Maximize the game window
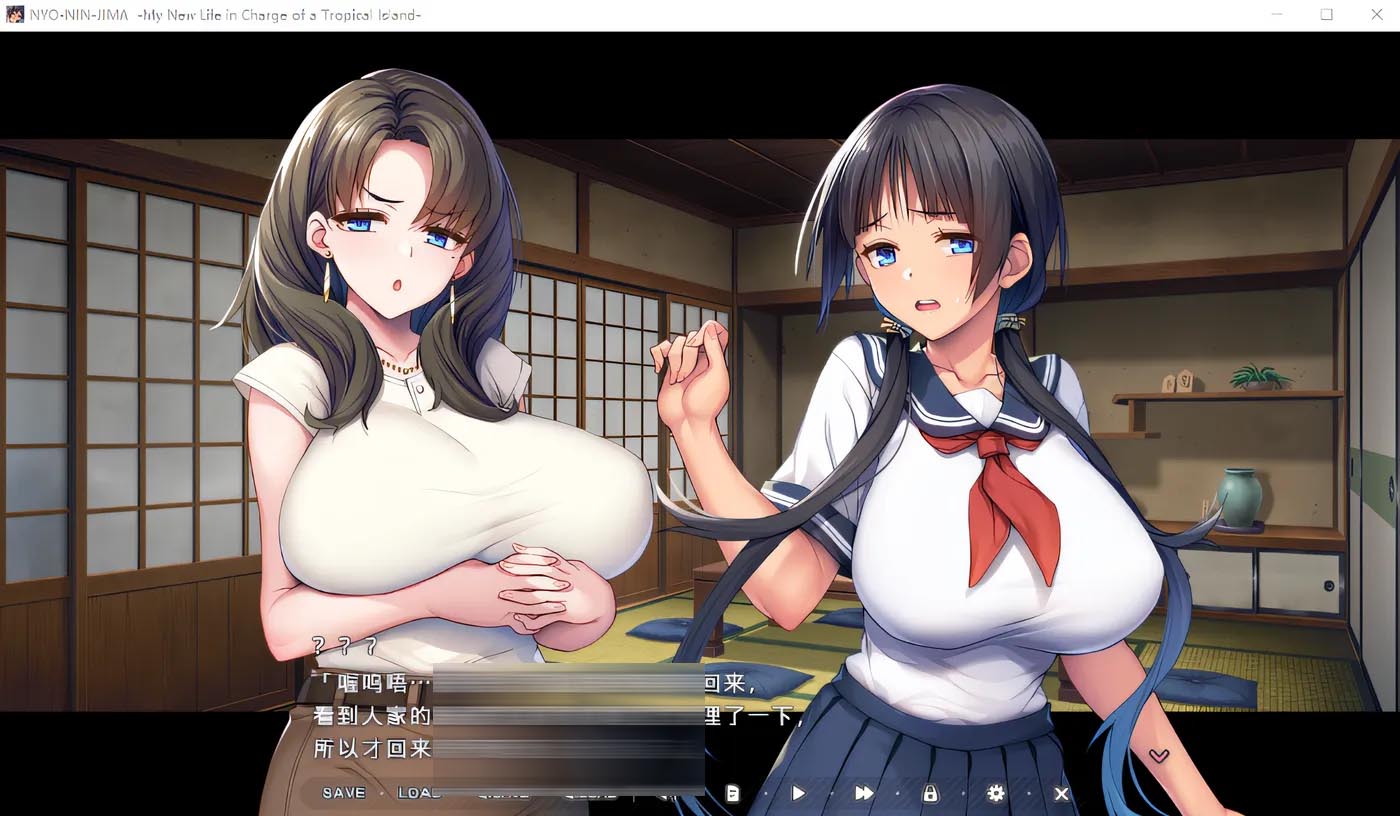 coord(1327,14)
